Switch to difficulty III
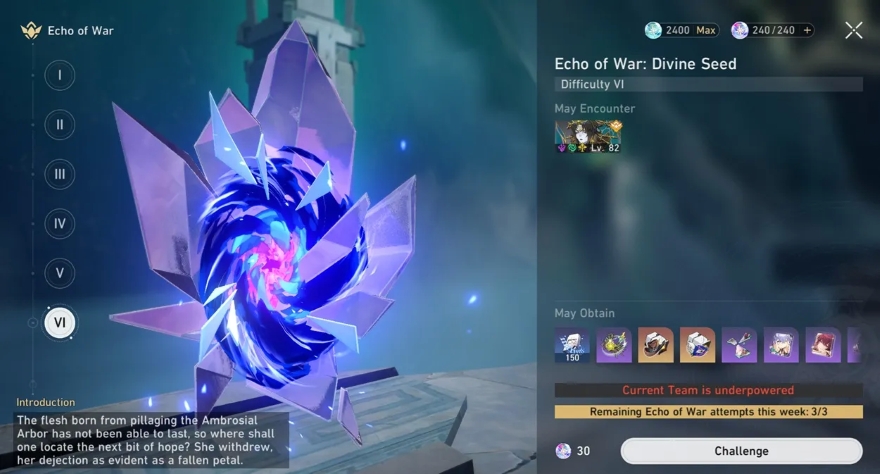880x474 pixels. tap(60, 174)
